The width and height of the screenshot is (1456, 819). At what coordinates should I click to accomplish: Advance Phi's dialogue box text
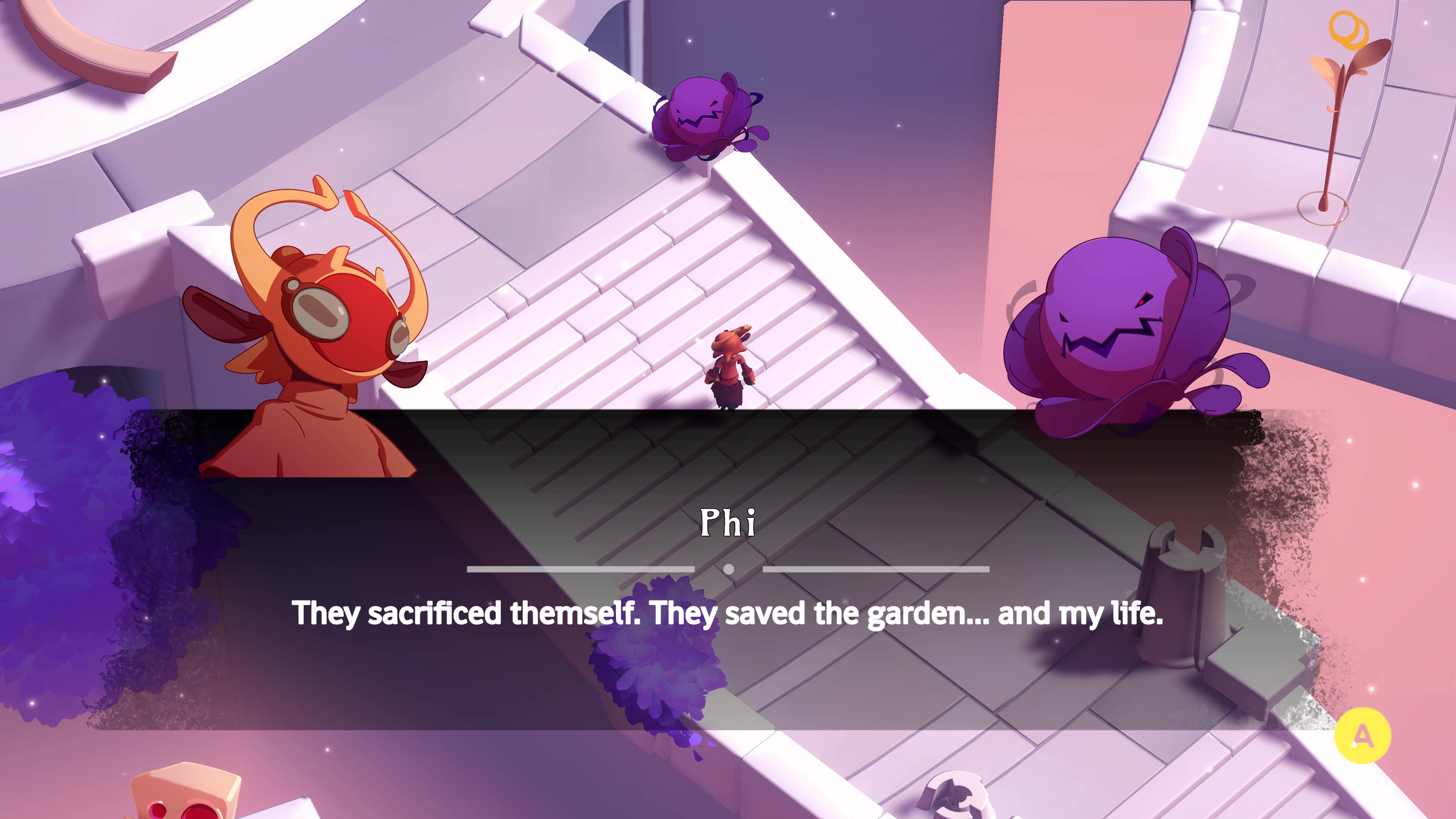click(x=1362, y=735)
